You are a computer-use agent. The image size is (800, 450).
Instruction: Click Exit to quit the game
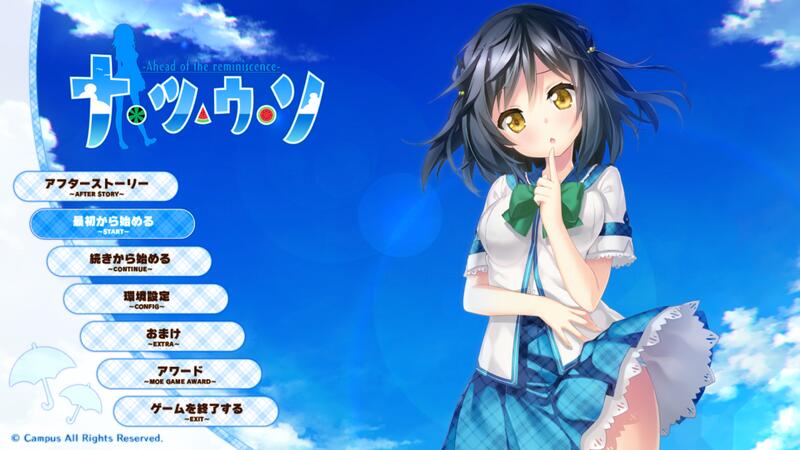coord(195,410)
